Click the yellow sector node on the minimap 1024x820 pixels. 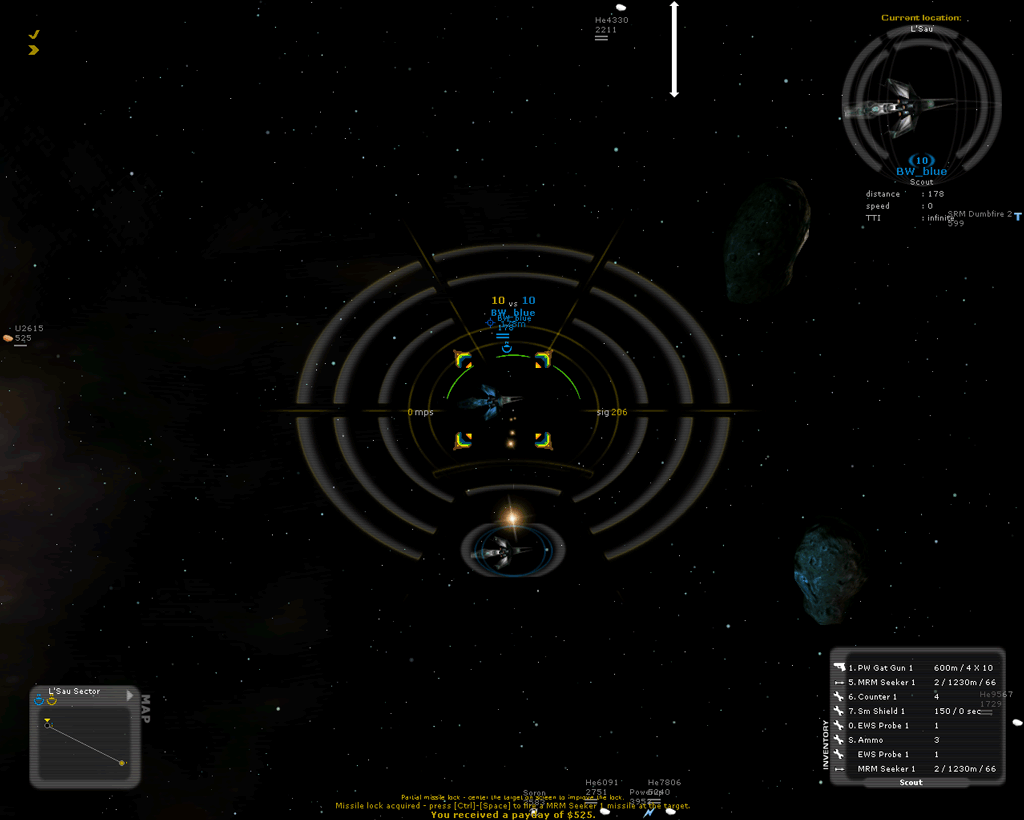tap(122, 763)
